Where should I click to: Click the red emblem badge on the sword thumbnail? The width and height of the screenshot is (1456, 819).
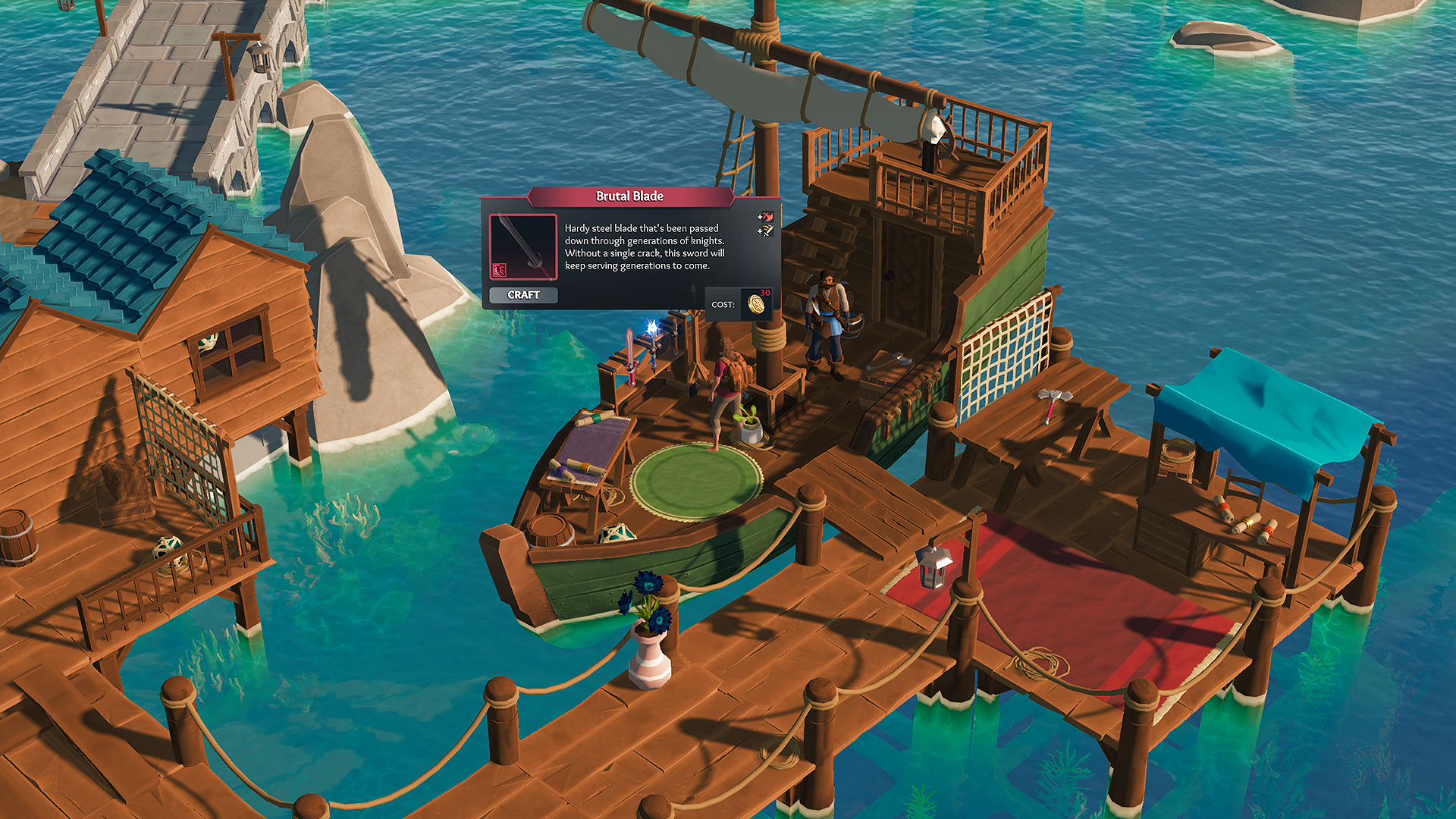500,270
